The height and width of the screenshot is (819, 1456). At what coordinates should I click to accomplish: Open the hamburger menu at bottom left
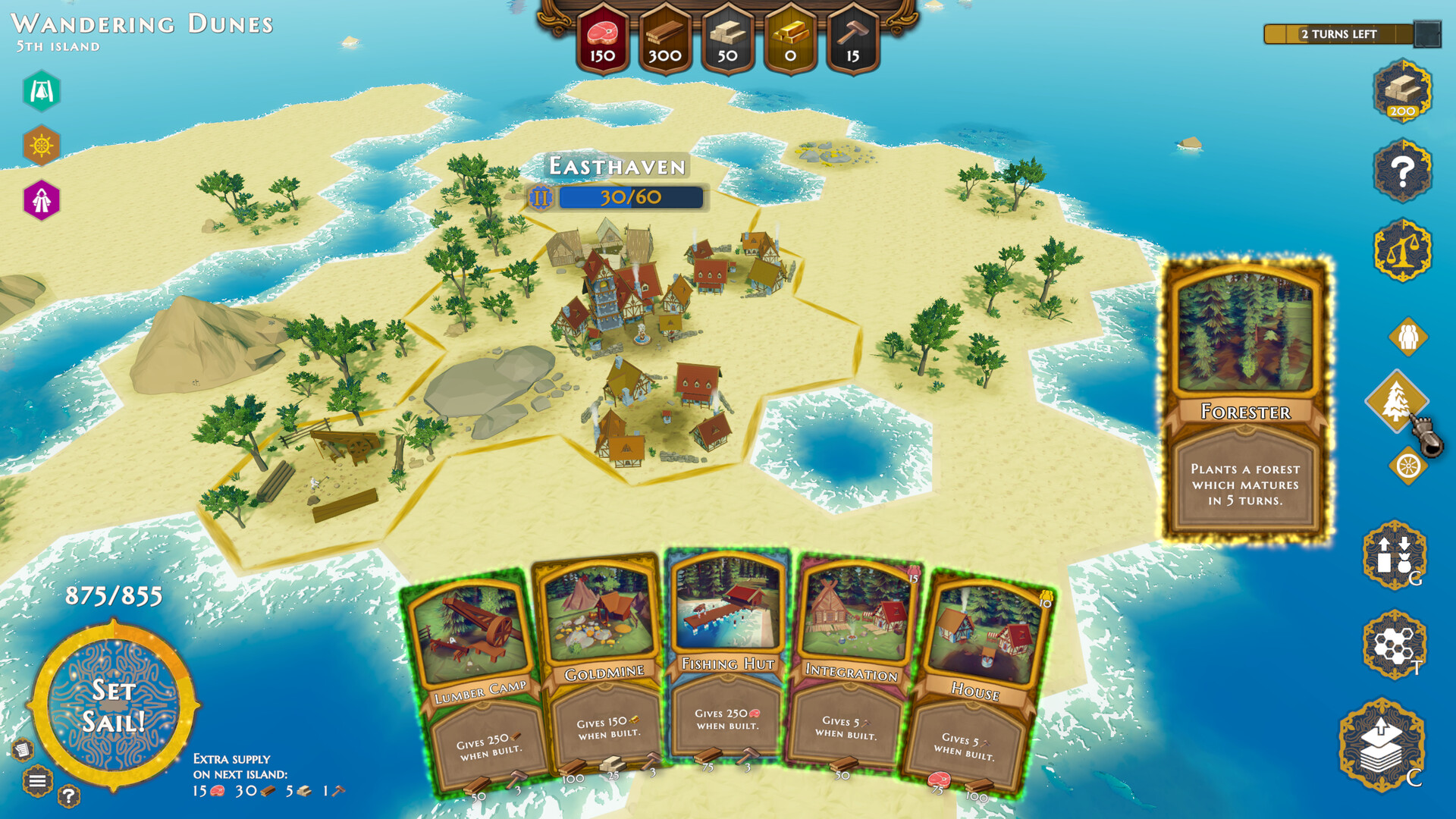click(x=37, y=781)
